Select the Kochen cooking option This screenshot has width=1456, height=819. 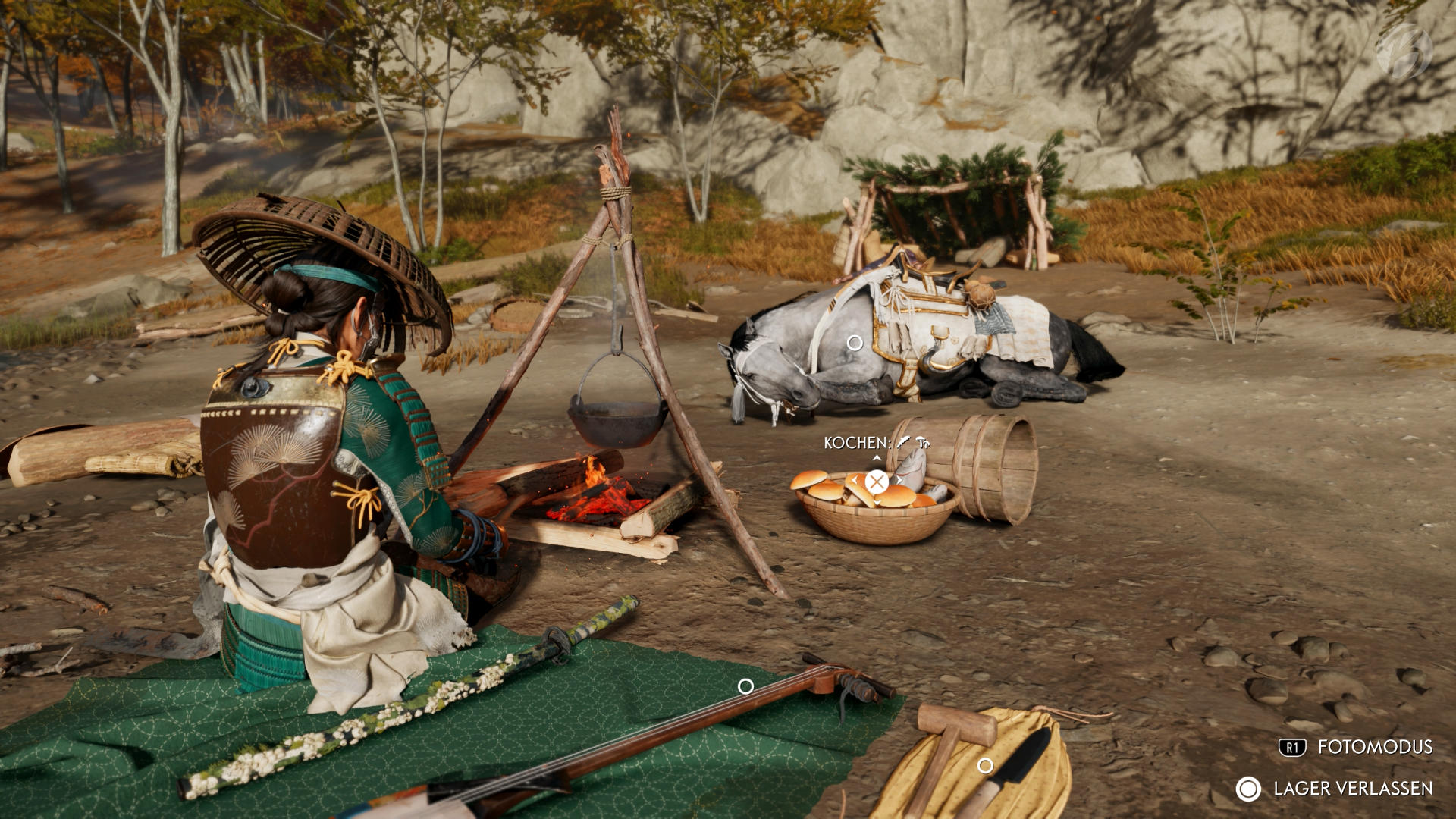(x=877, y=482)
